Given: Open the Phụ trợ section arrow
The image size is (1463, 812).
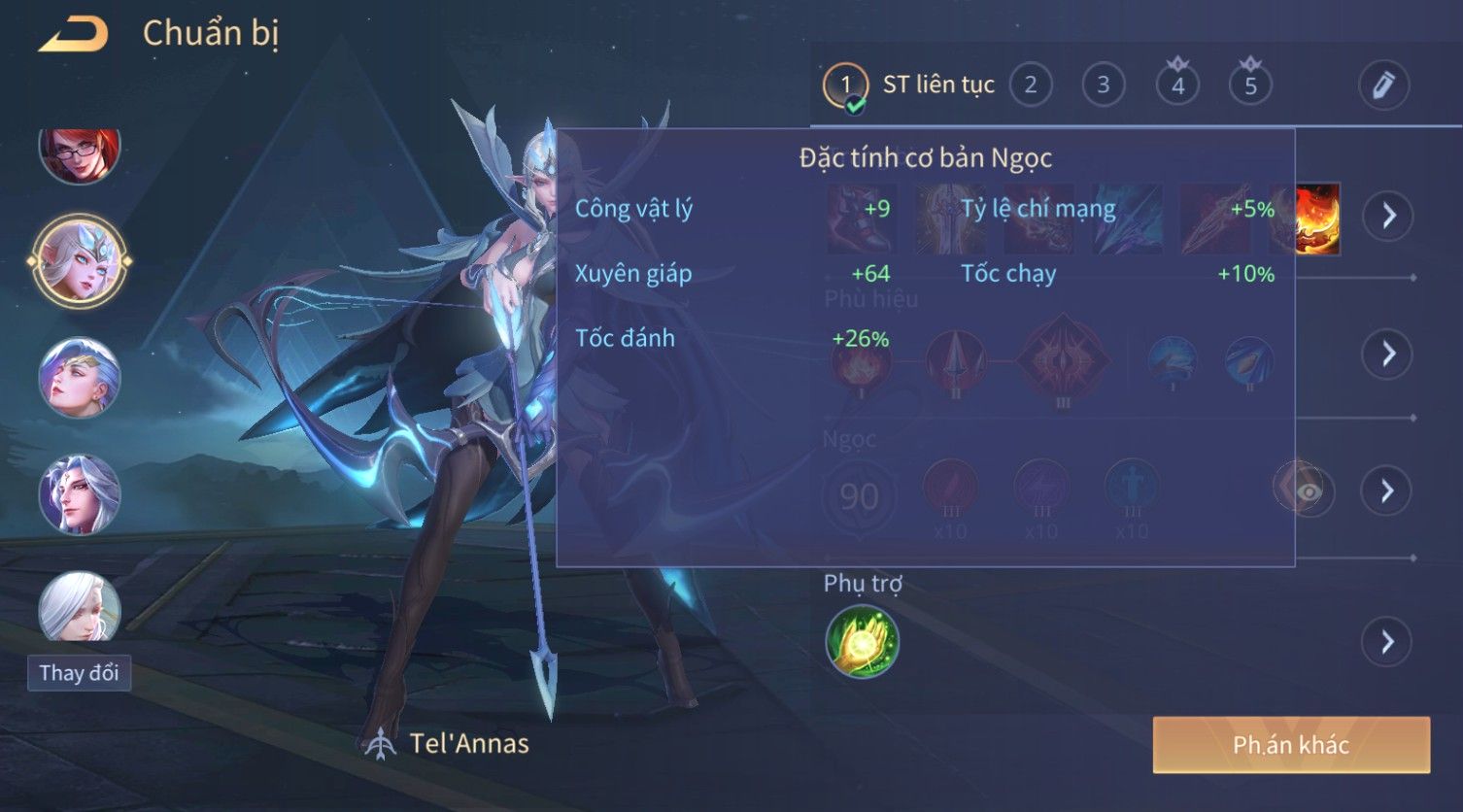Looking at the screenshot, I should click(x=1387, y=642).
